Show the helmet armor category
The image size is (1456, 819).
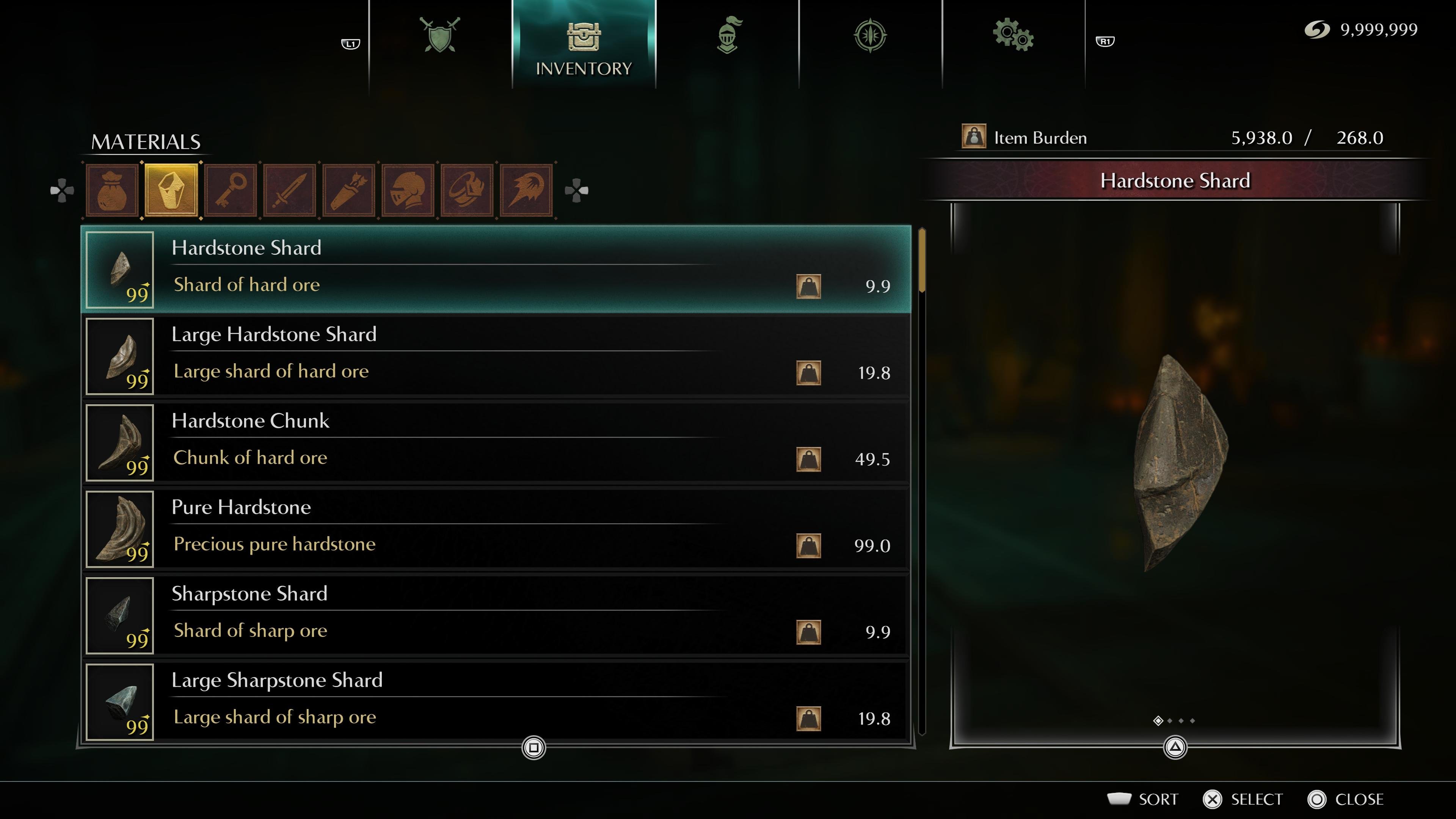pyautogui.click(x=408, y=190)
